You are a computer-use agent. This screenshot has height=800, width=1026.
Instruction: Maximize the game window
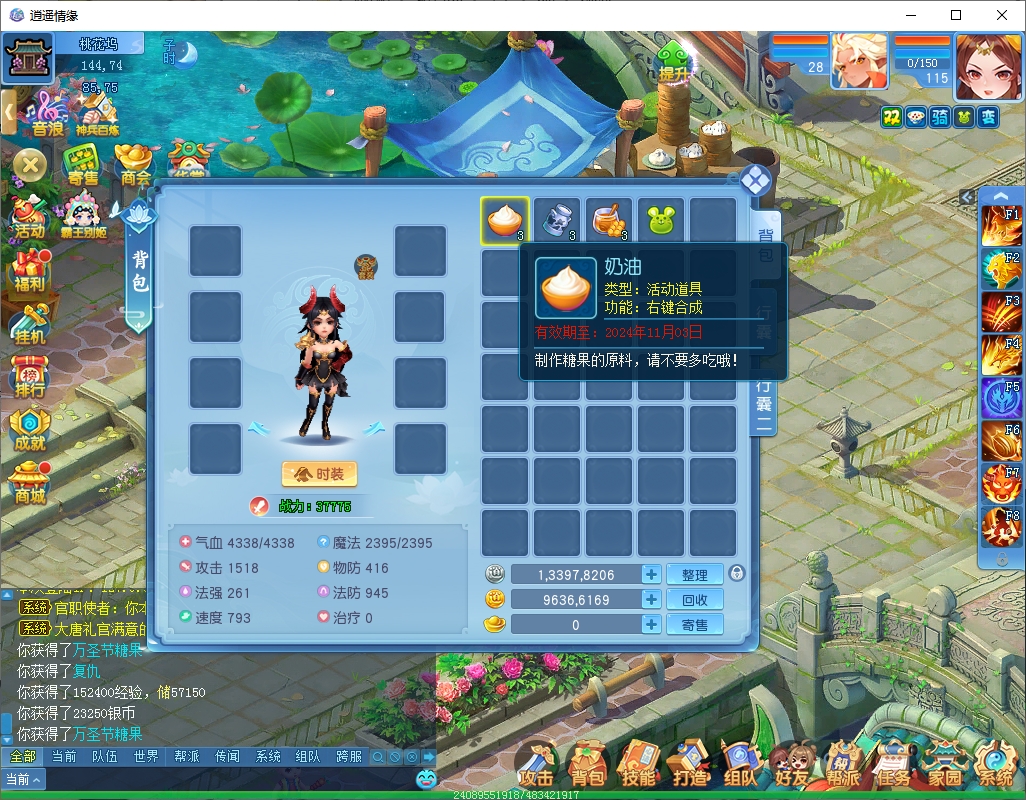click(956, 15)
